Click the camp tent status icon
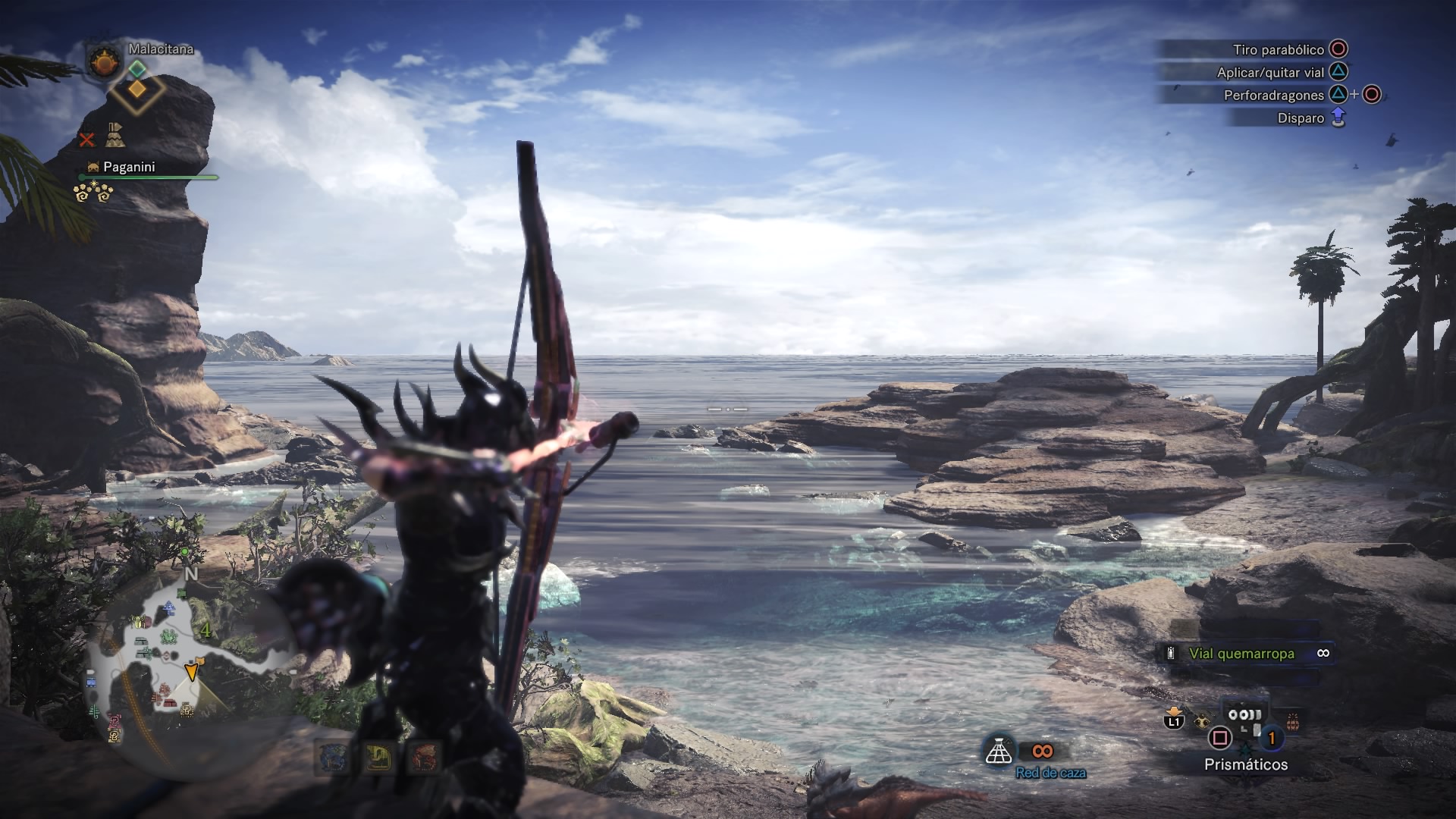1456x819 pixels. (x=115, y=135)
